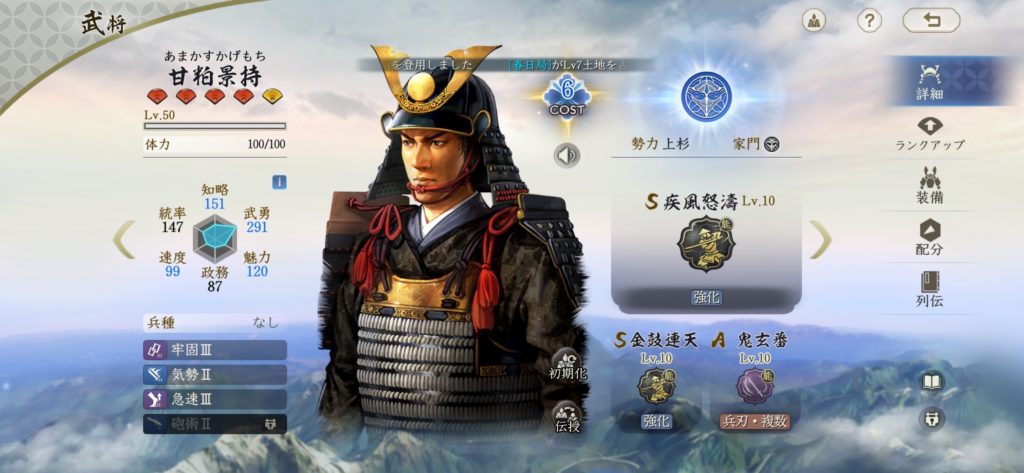Screen dimensions: 1024x473
Task: Open the stats info icon
Action: (280, 182)
